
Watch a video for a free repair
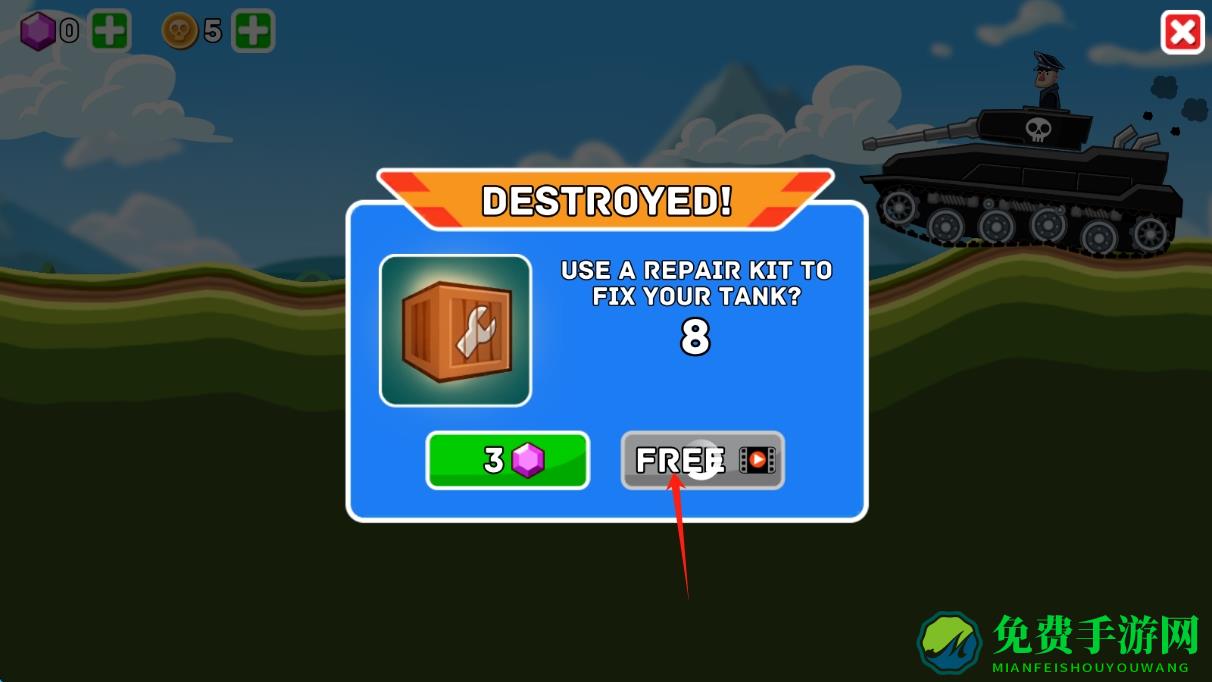tap(702, 460)
